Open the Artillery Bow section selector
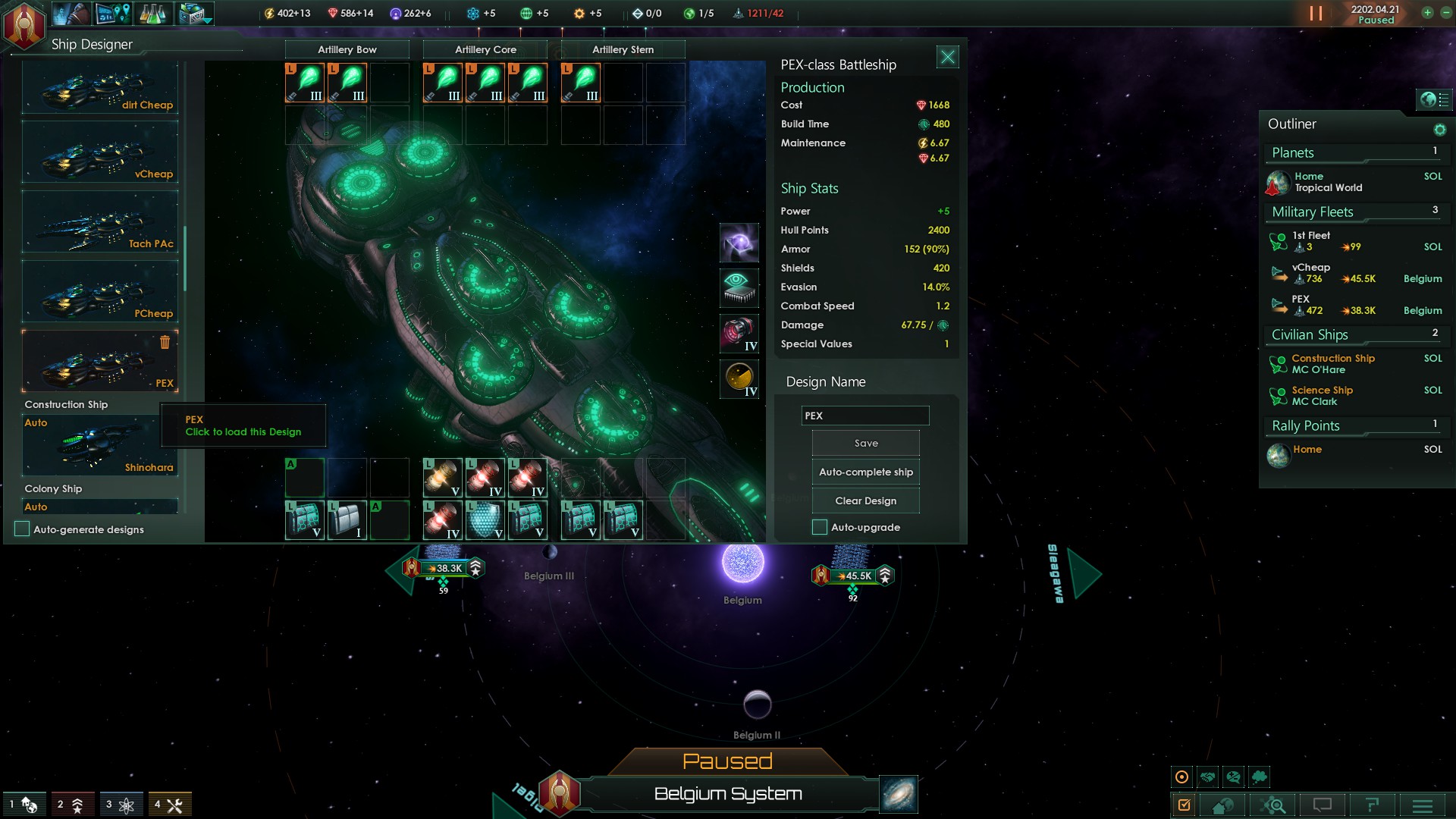The height and width of the screenshot is (819, 1456). [347, 49]
